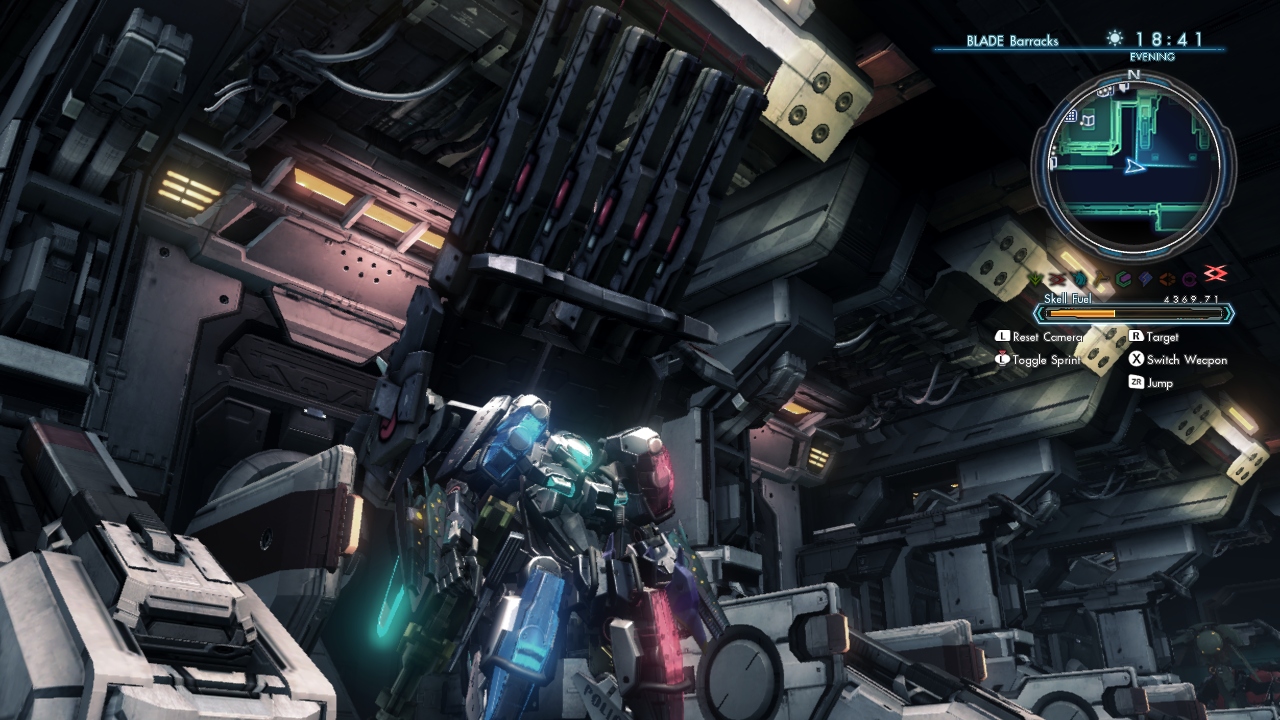This screenshot has height=720, width=1280.
Task: Select the teal Curators division icon
Action: click(1123, 279)
